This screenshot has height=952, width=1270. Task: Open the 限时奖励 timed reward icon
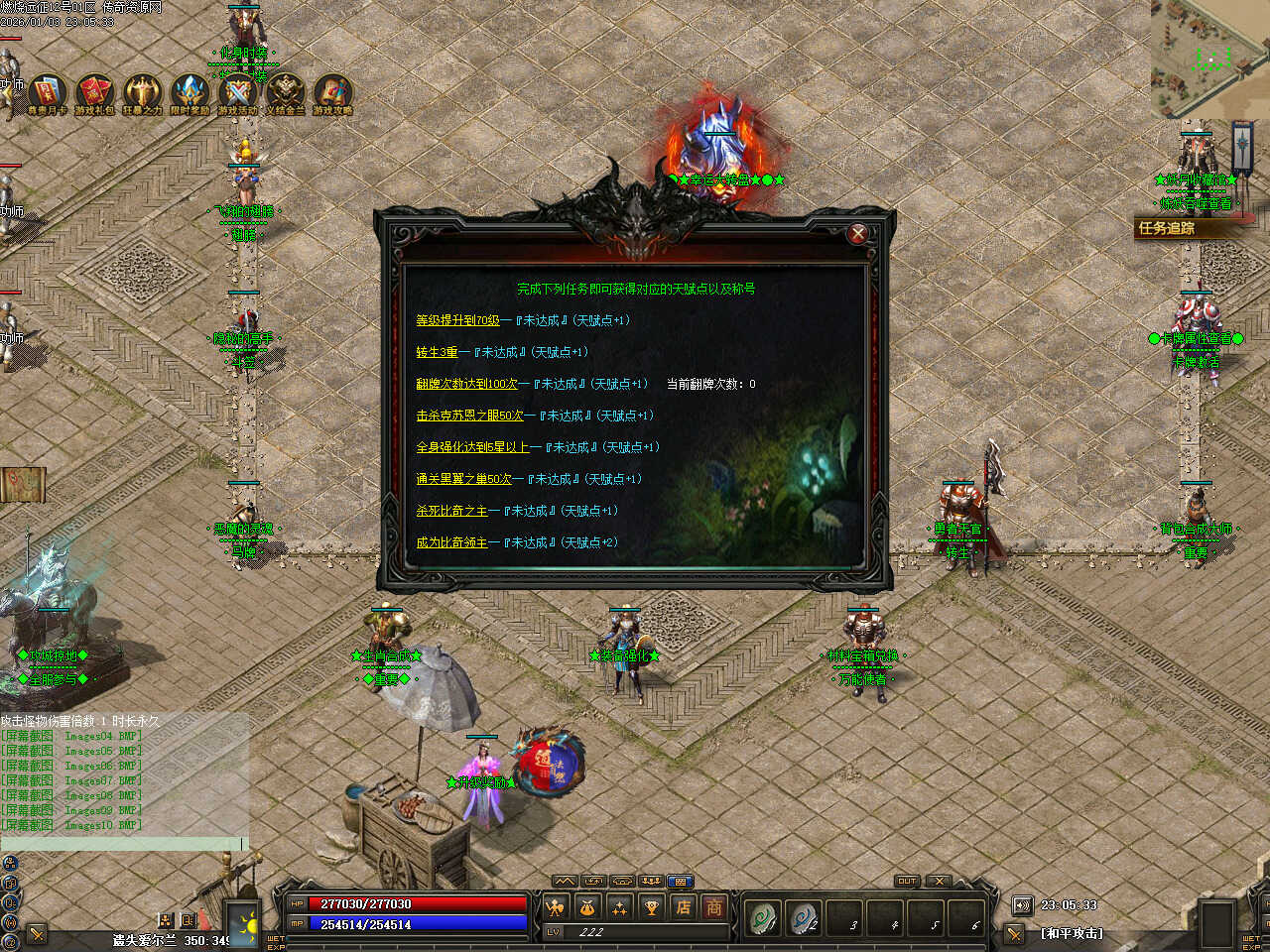pyautogui.click(x=190, y=92)
